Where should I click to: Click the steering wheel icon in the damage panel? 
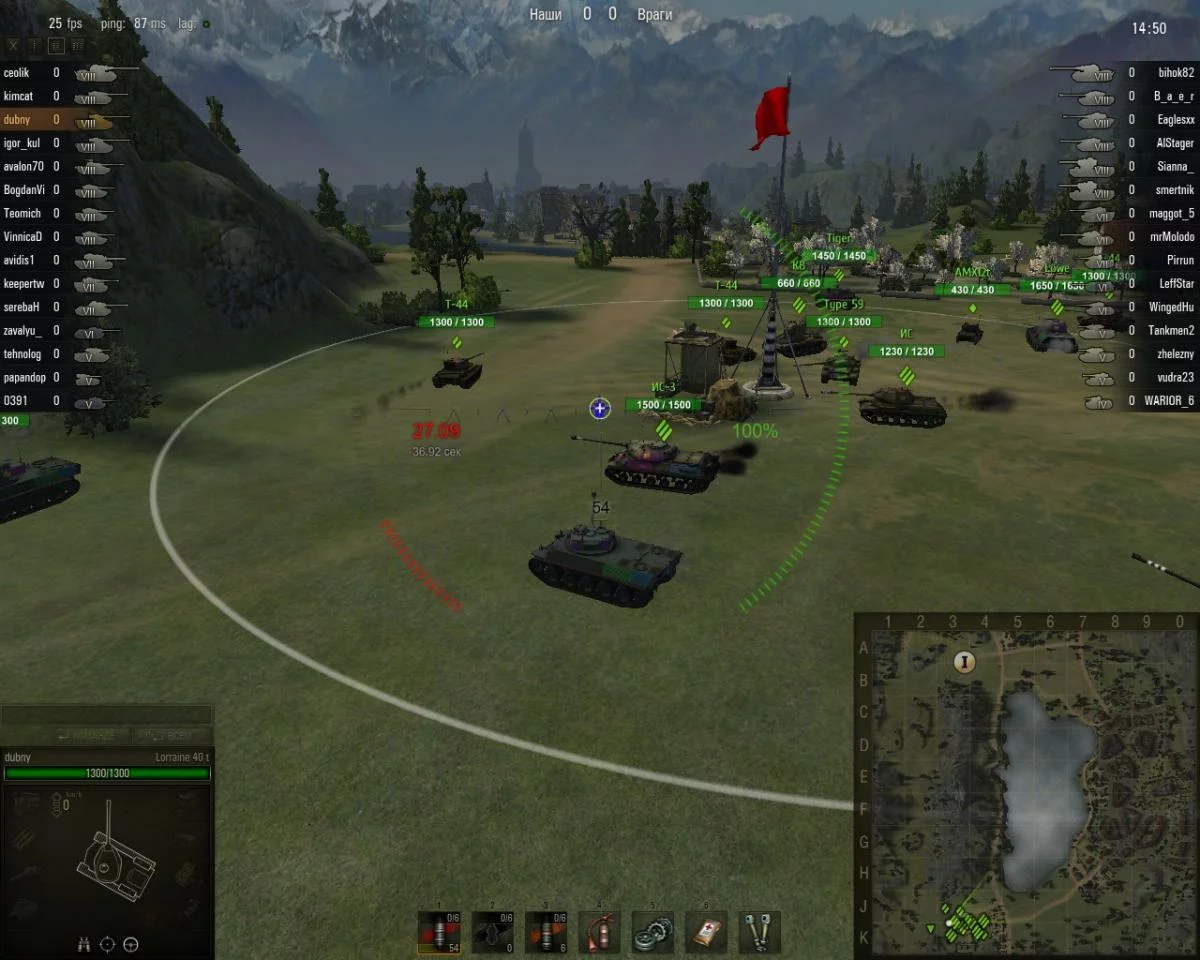tap(130, 943)
